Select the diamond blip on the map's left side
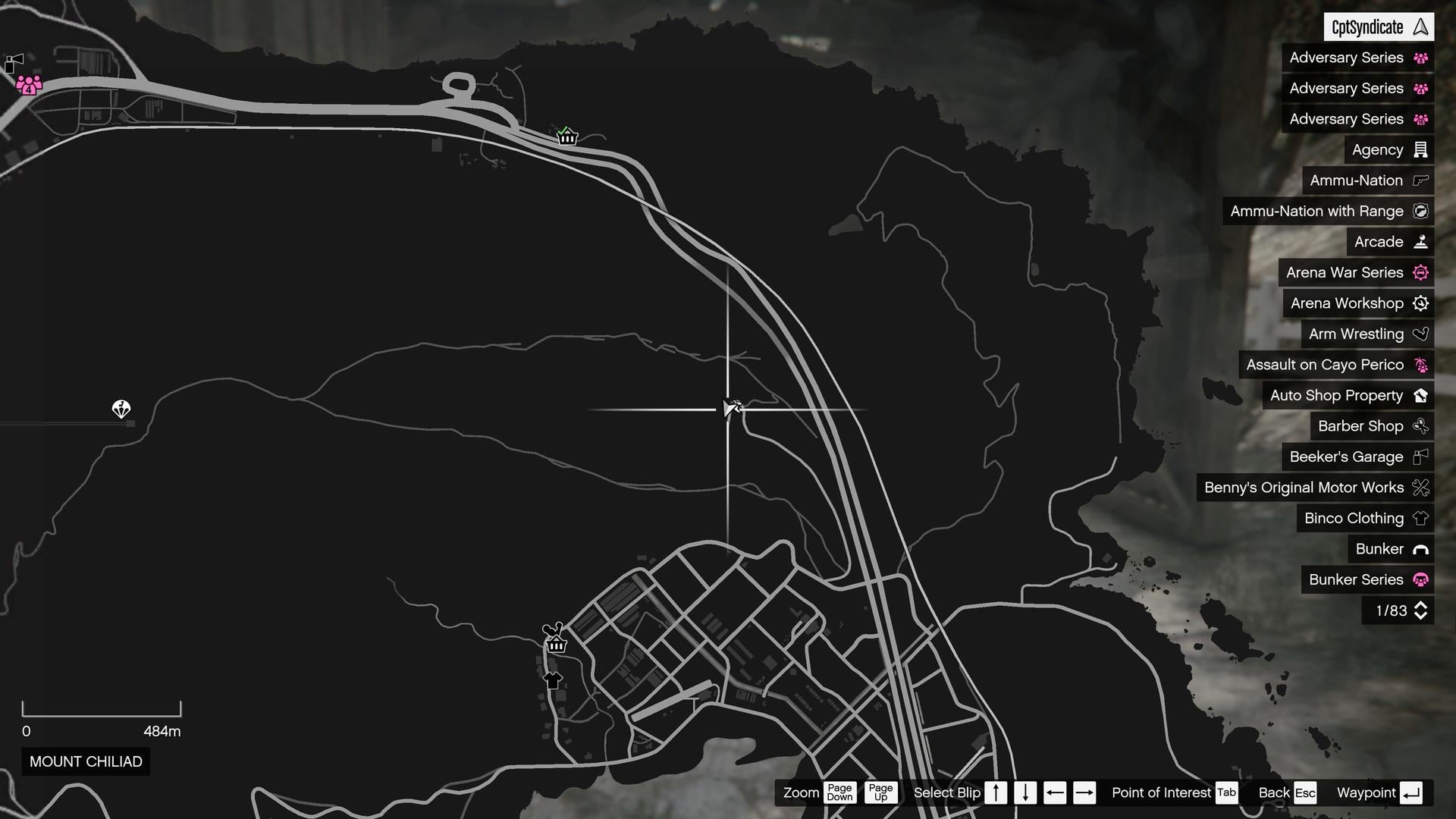 click(x=121, y=409)
